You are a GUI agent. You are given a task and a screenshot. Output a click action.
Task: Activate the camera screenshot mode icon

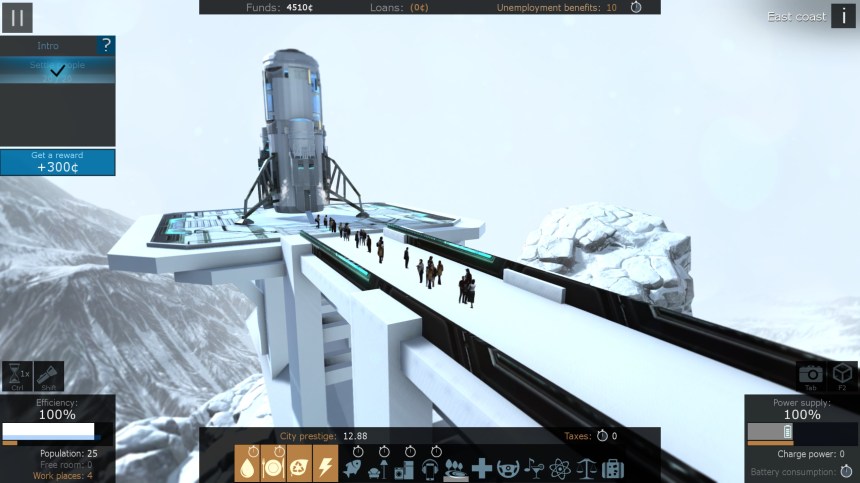811,375
